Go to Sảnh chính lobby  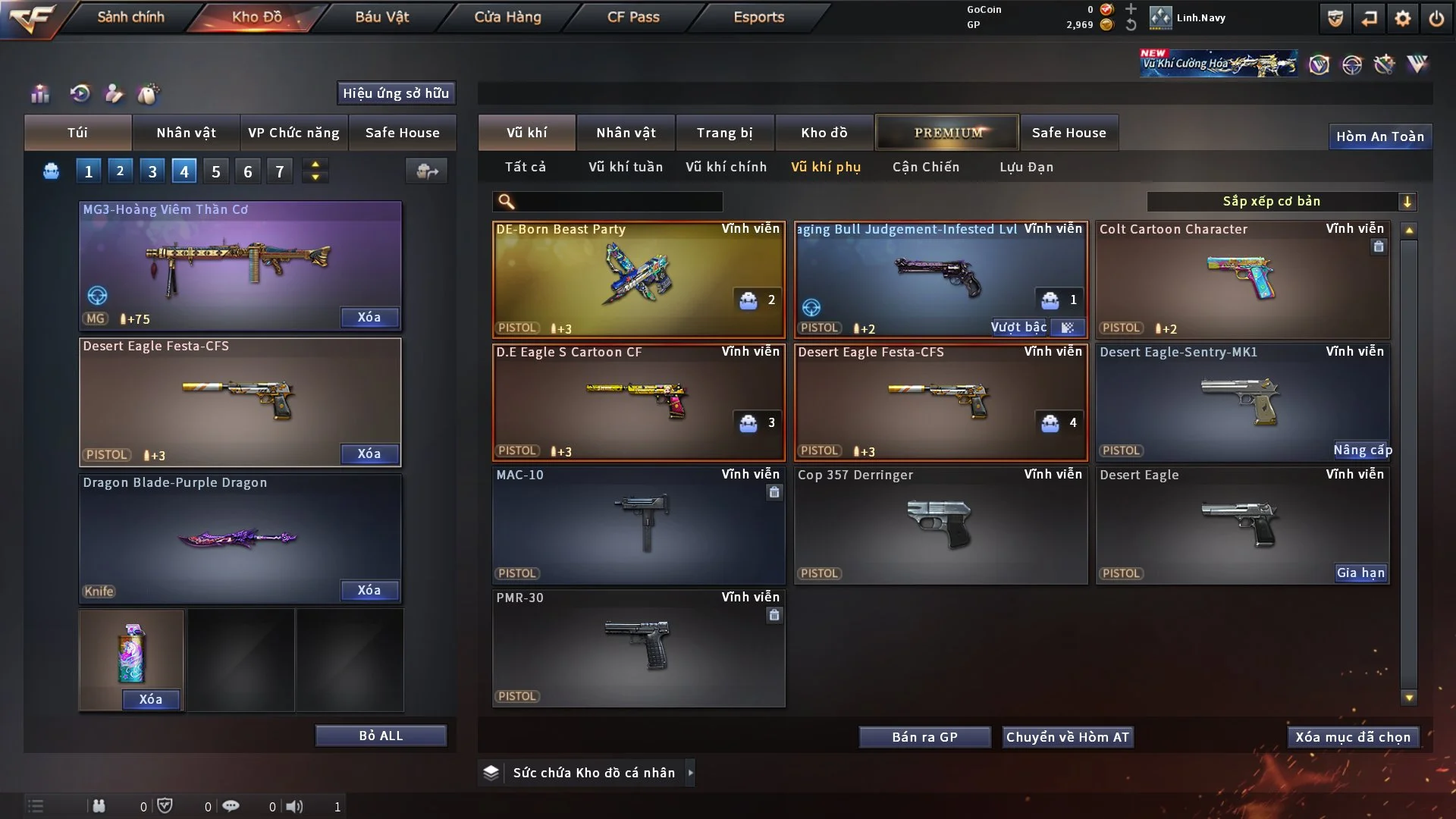click(x=130, y=17)
